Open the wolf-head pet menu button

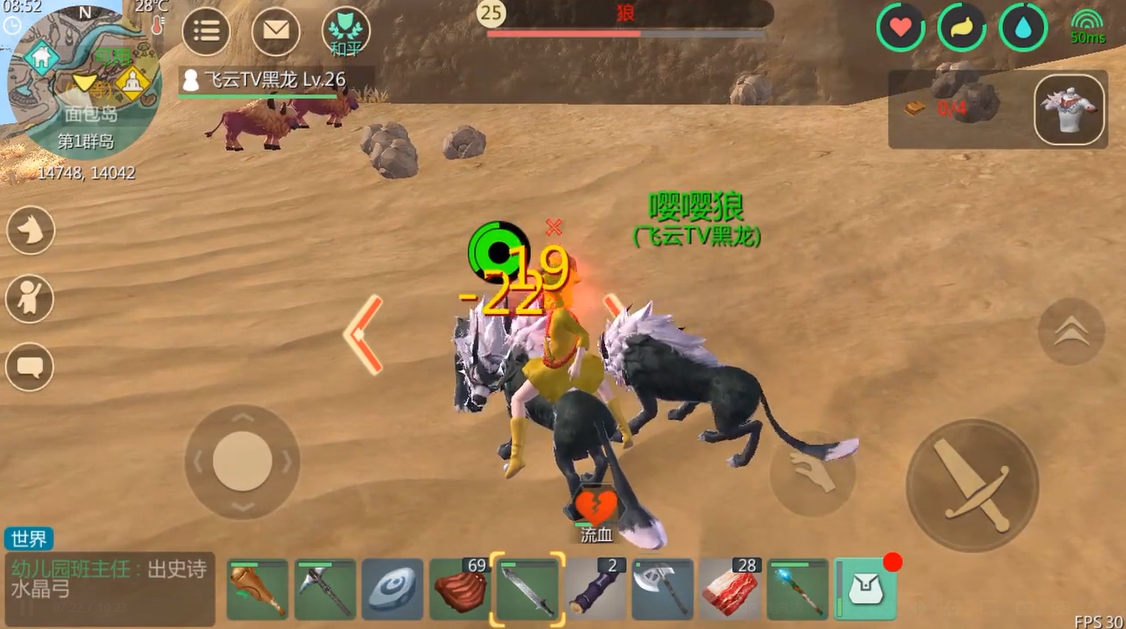coord(30,230)
